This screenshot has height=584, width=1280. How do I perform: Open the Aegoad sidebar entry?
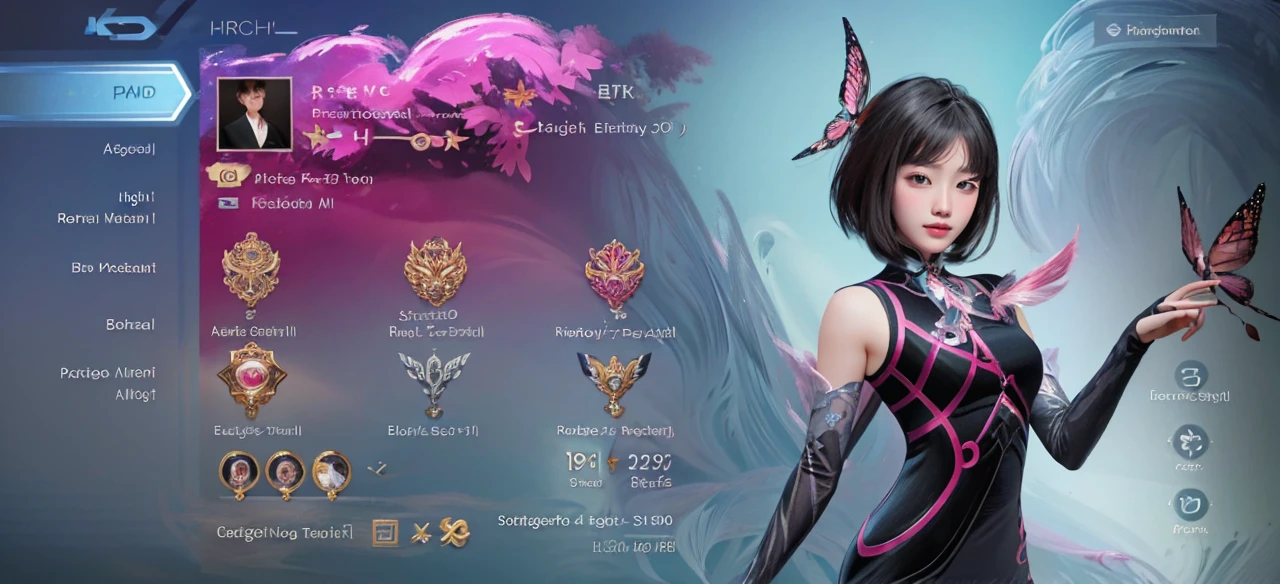pyautogui.click(x=129, y=149)
